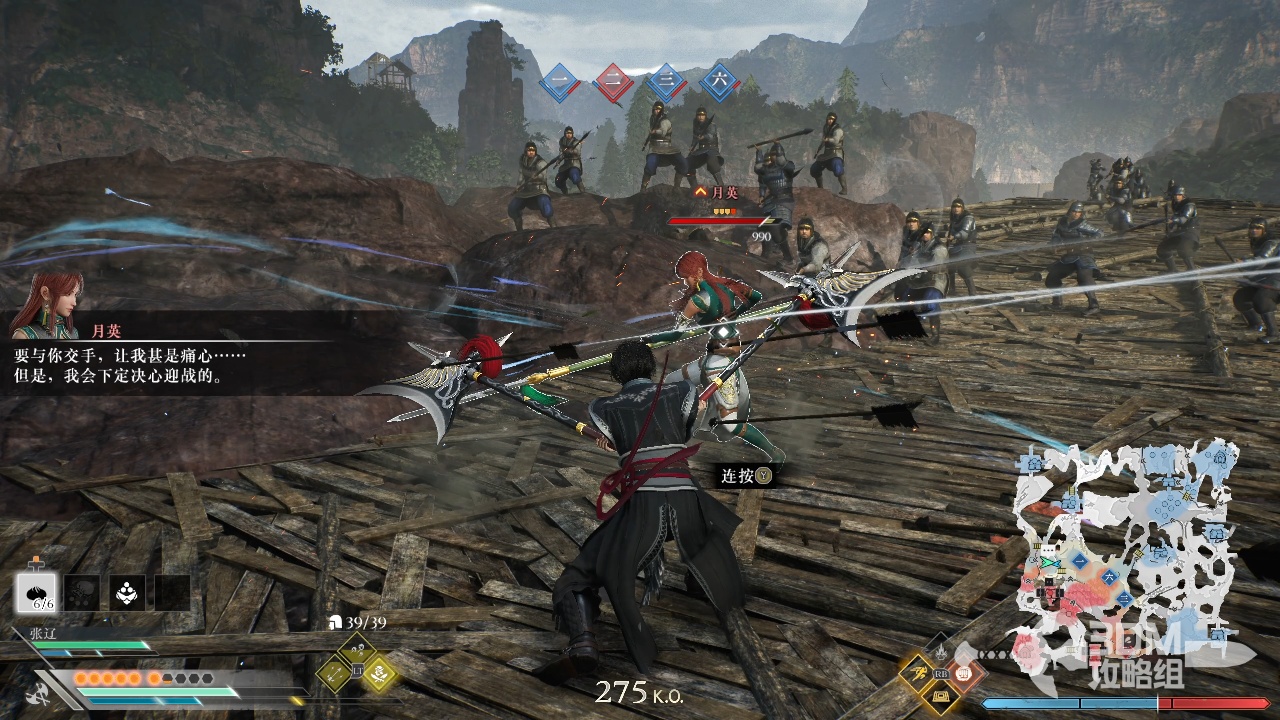Select the red 二 marker at screen top
Screen dimensions: 1280x720
pos(613,84)
